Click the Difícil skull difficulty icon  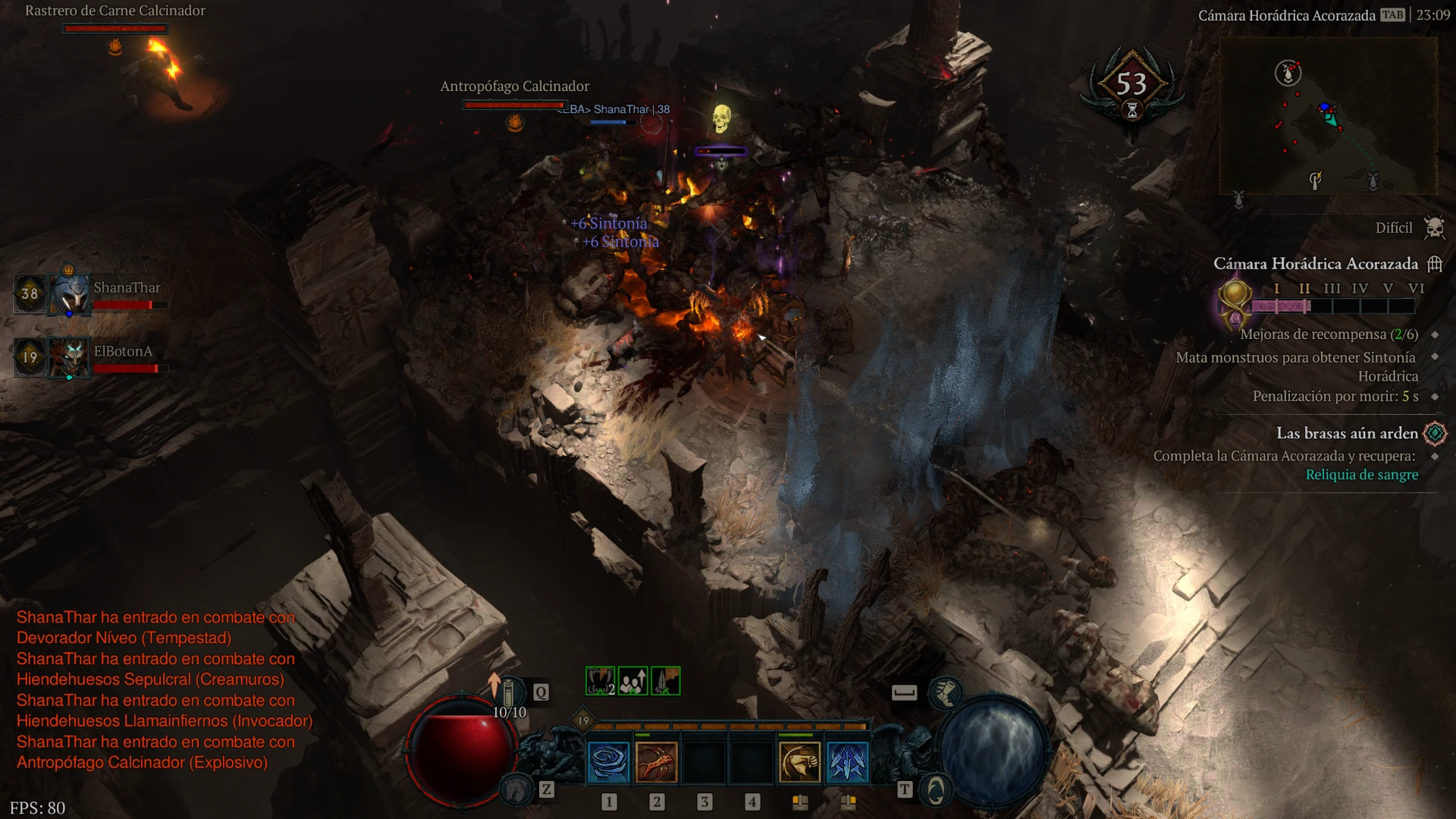(1434, 227)
